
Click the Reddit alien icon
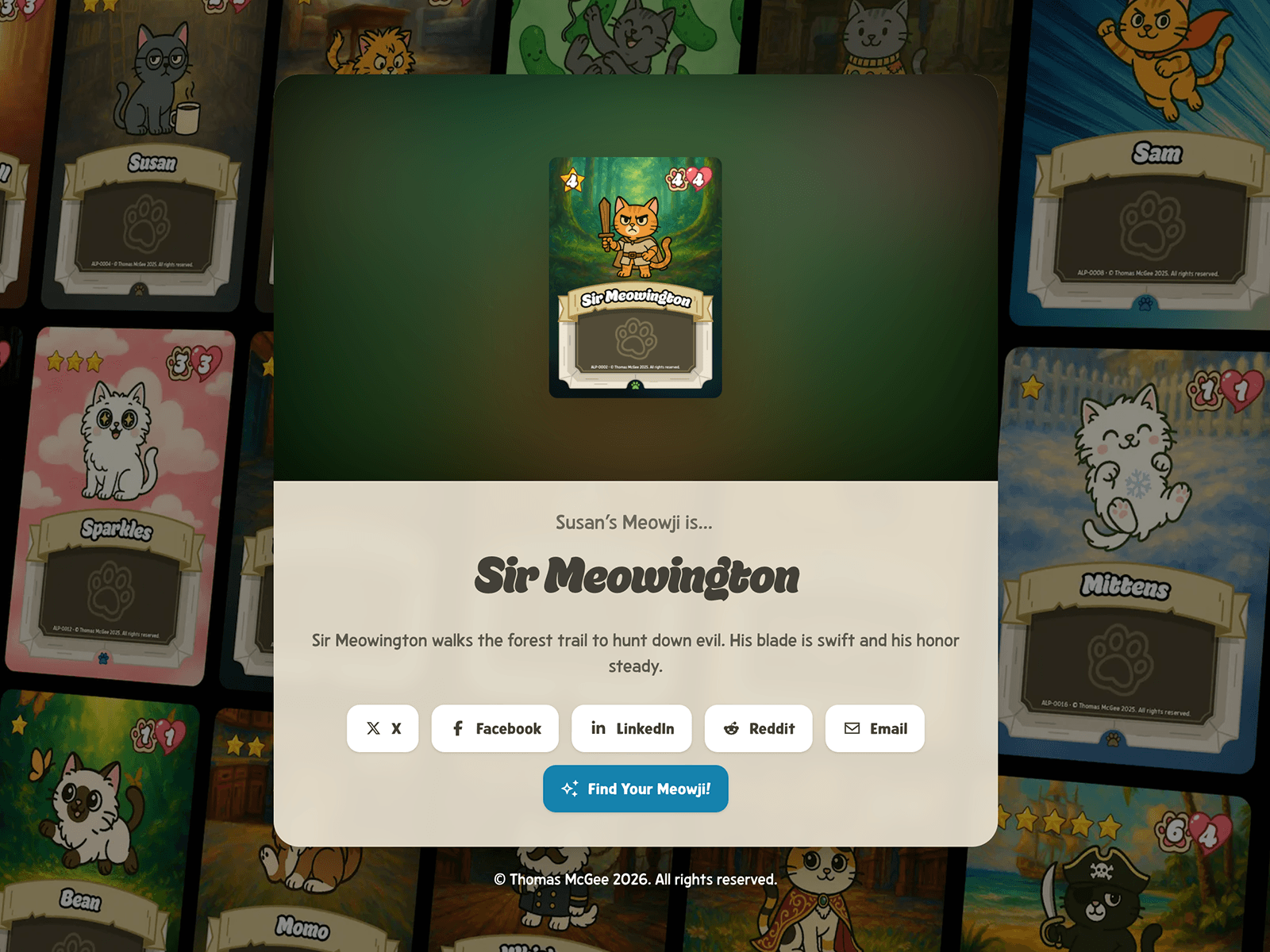731,728
